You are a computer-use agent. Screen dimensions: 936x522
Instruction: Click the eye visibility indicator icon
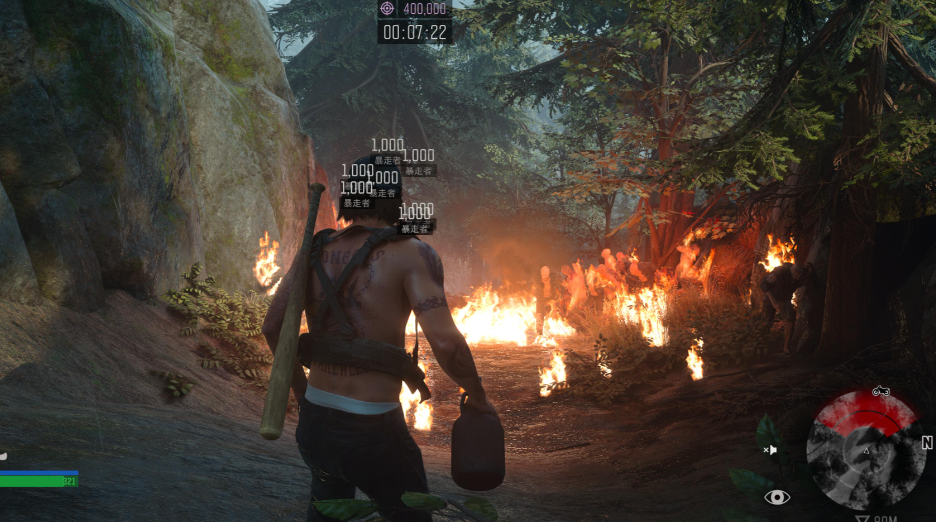tap(777, 497)
